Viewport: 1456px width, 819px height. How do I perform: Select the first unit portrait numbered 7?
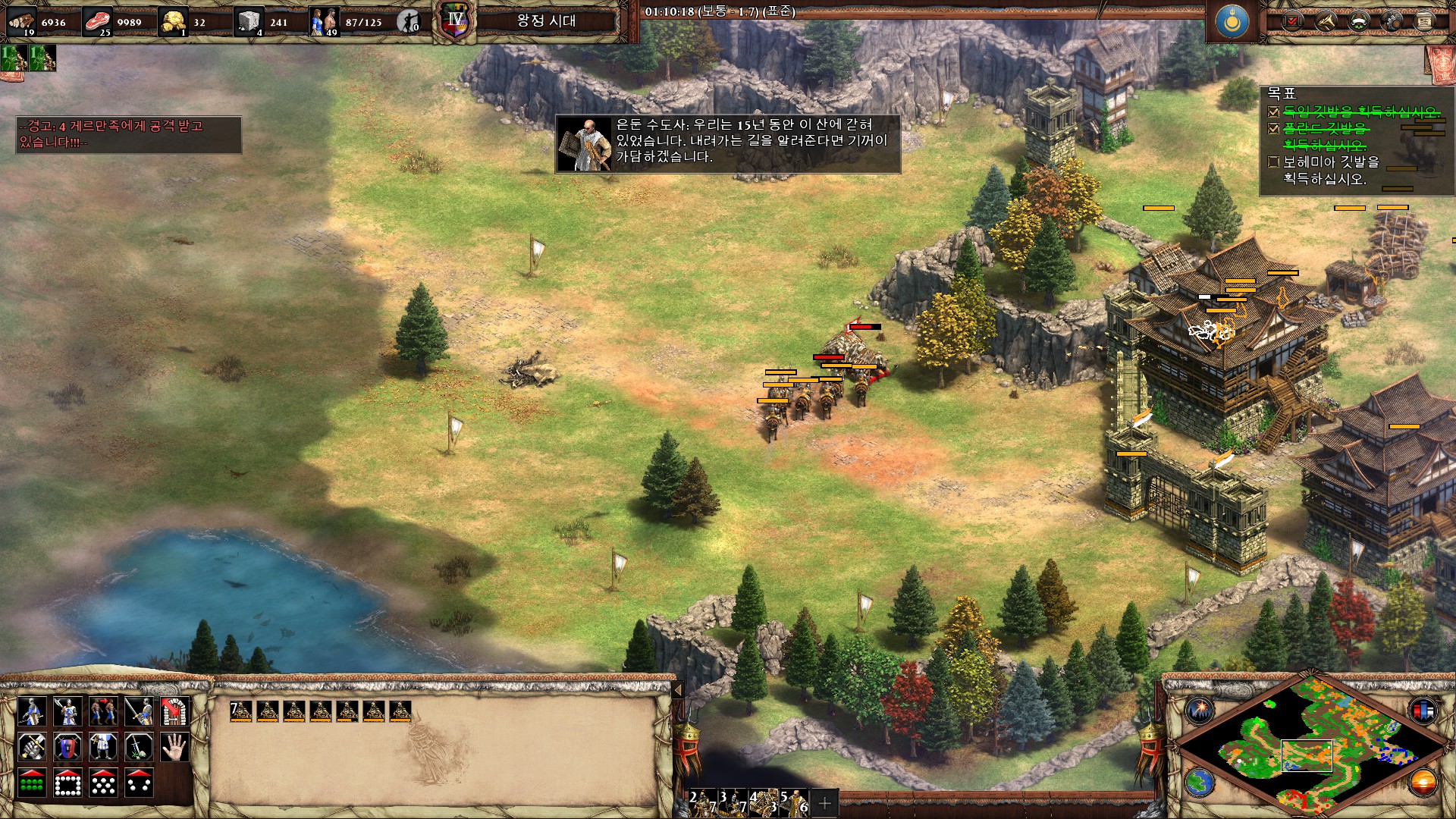pyautogui.click(x=240, y=711)
